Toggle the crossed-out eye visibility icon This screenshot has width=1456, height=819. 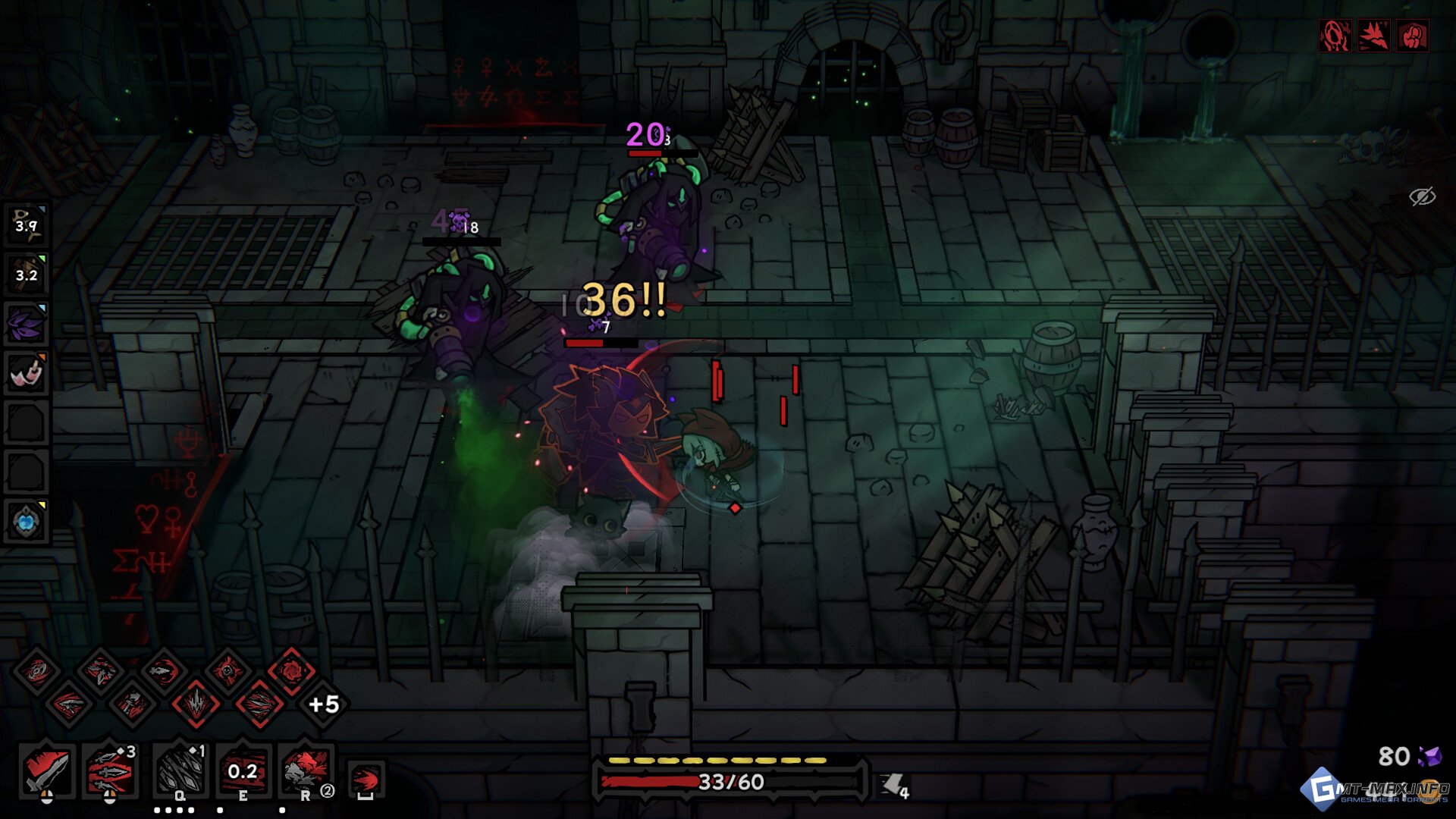(1422, 196)
